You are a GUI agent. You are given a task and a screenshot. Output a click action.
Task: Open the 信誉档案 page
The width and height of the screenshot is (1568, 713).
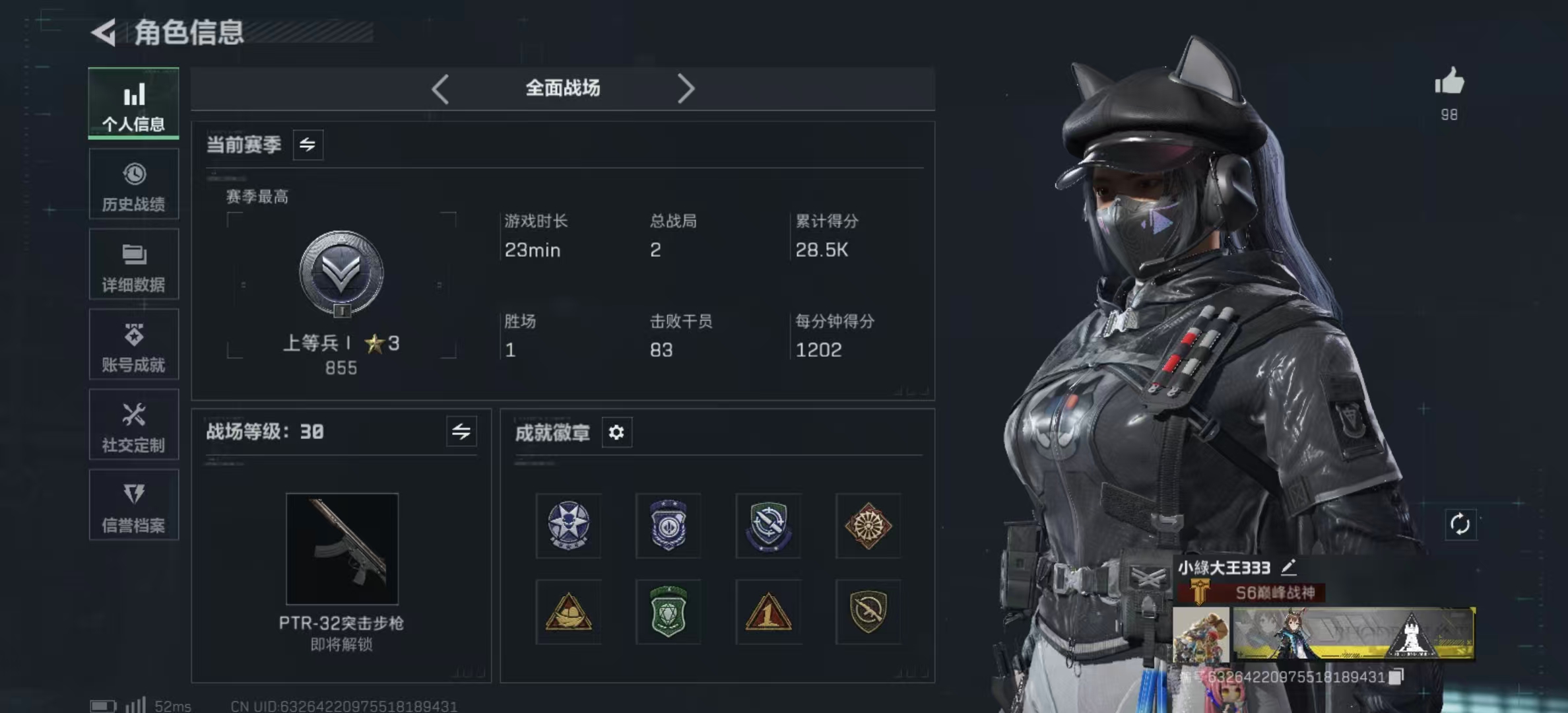pyautogui.click(x=134, y=505)
